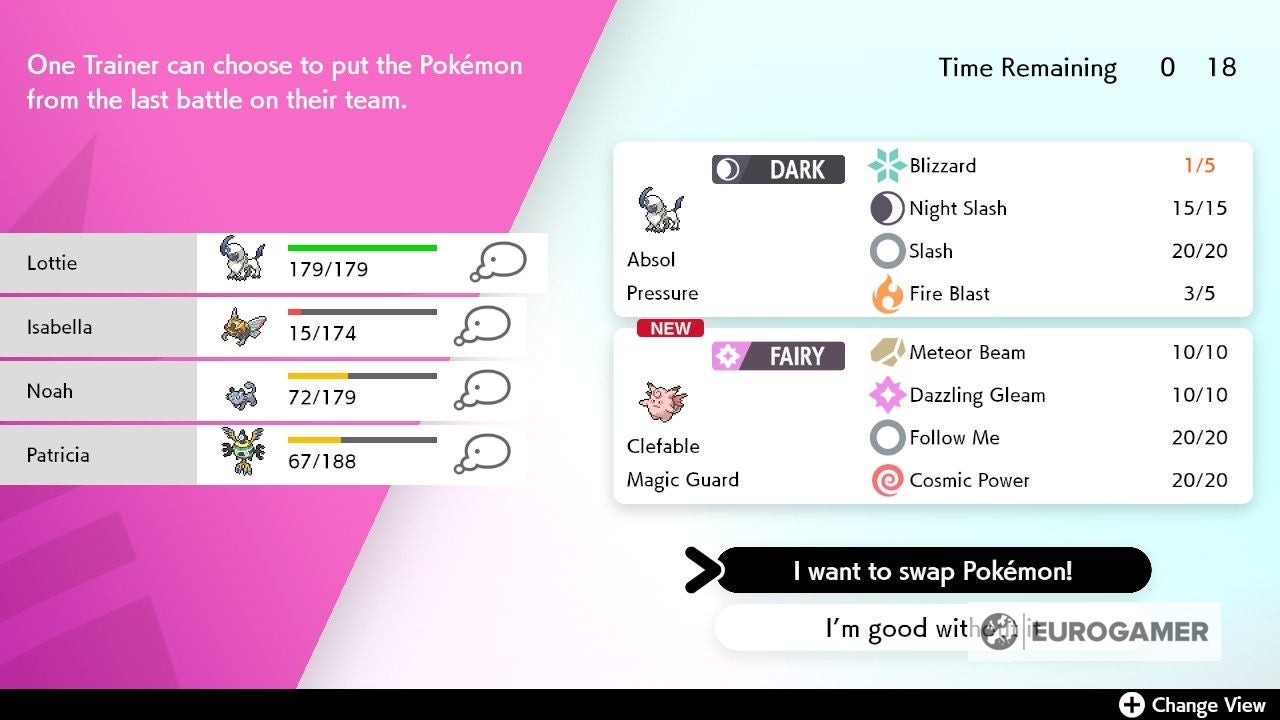
Task: Expand the FAIRY type badge on Clefable
Action: pos(778,355)
